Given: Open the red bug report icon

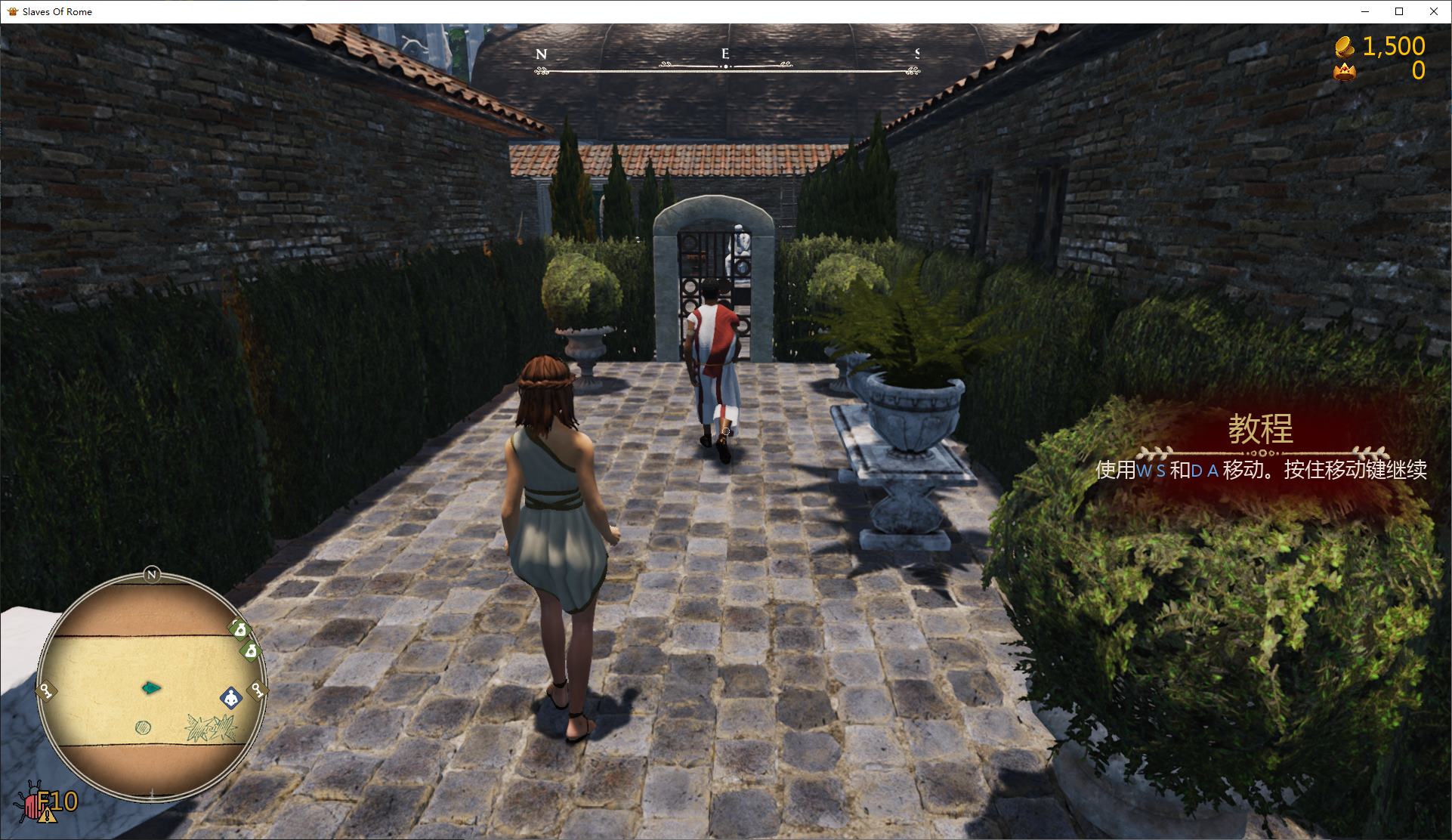Looking at the screenshot, I should pos(33,804).
